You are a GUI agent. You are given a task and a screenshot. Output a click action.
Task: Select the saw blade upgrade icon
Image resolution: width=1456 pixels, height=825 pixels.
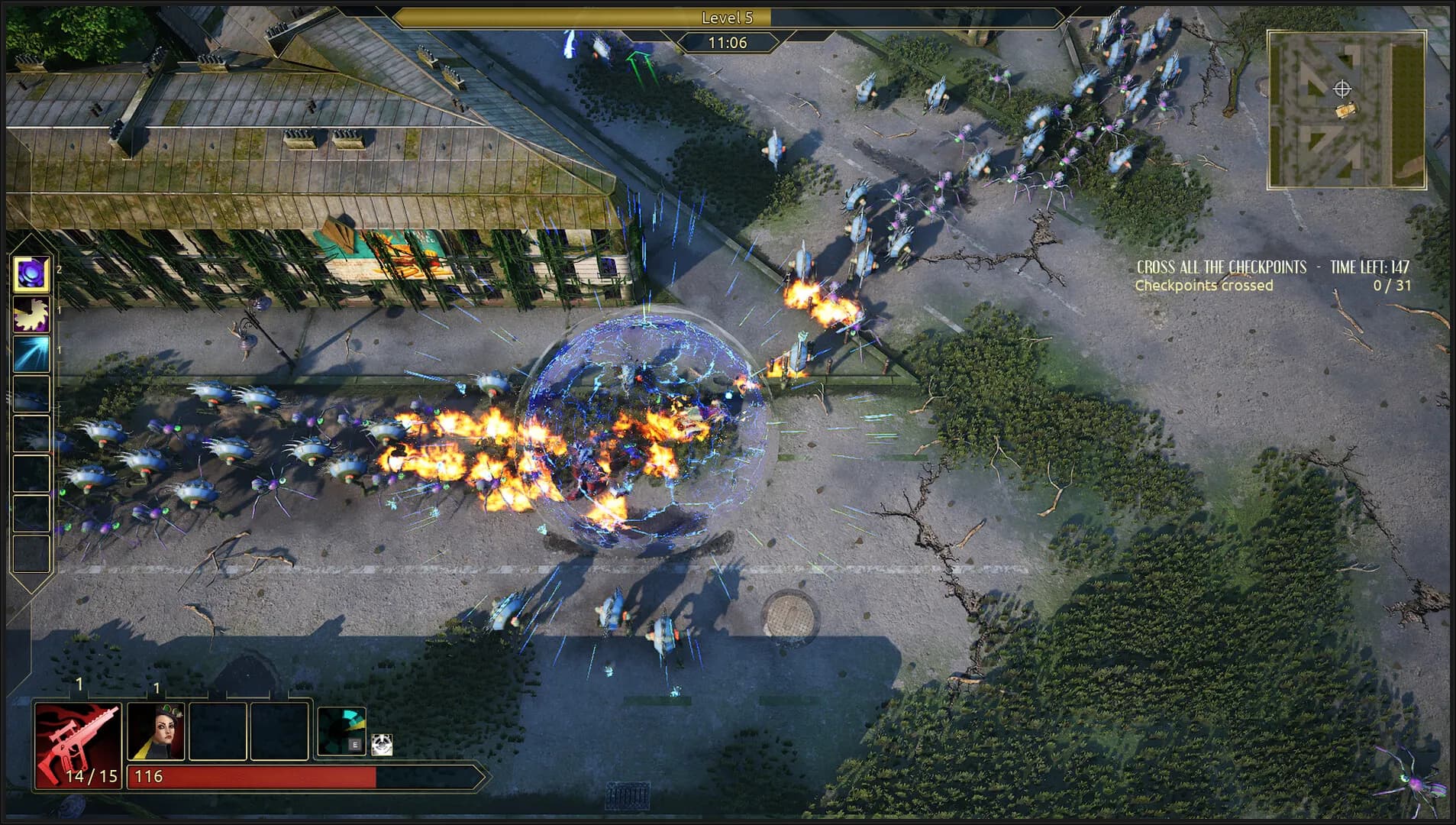32,315
